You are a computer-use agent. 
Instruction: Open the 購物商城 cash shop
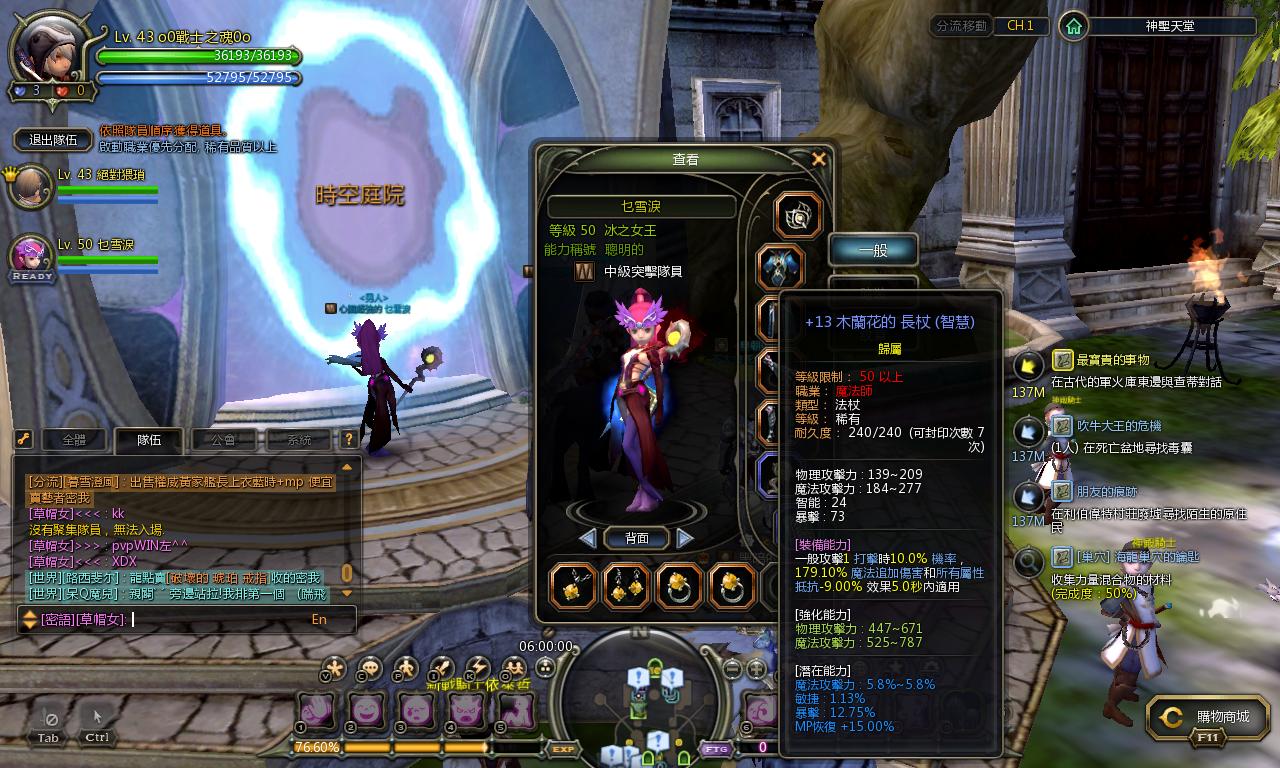[1211, 717]
